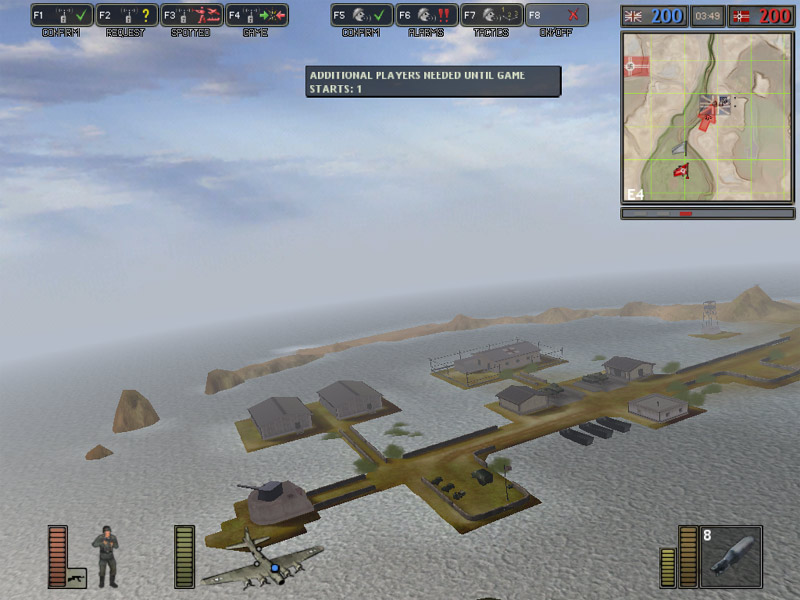The height and width of the screenshot is (600, 800).
Task: Open the F7 Tactics radio menu
Action: point(491,15)
